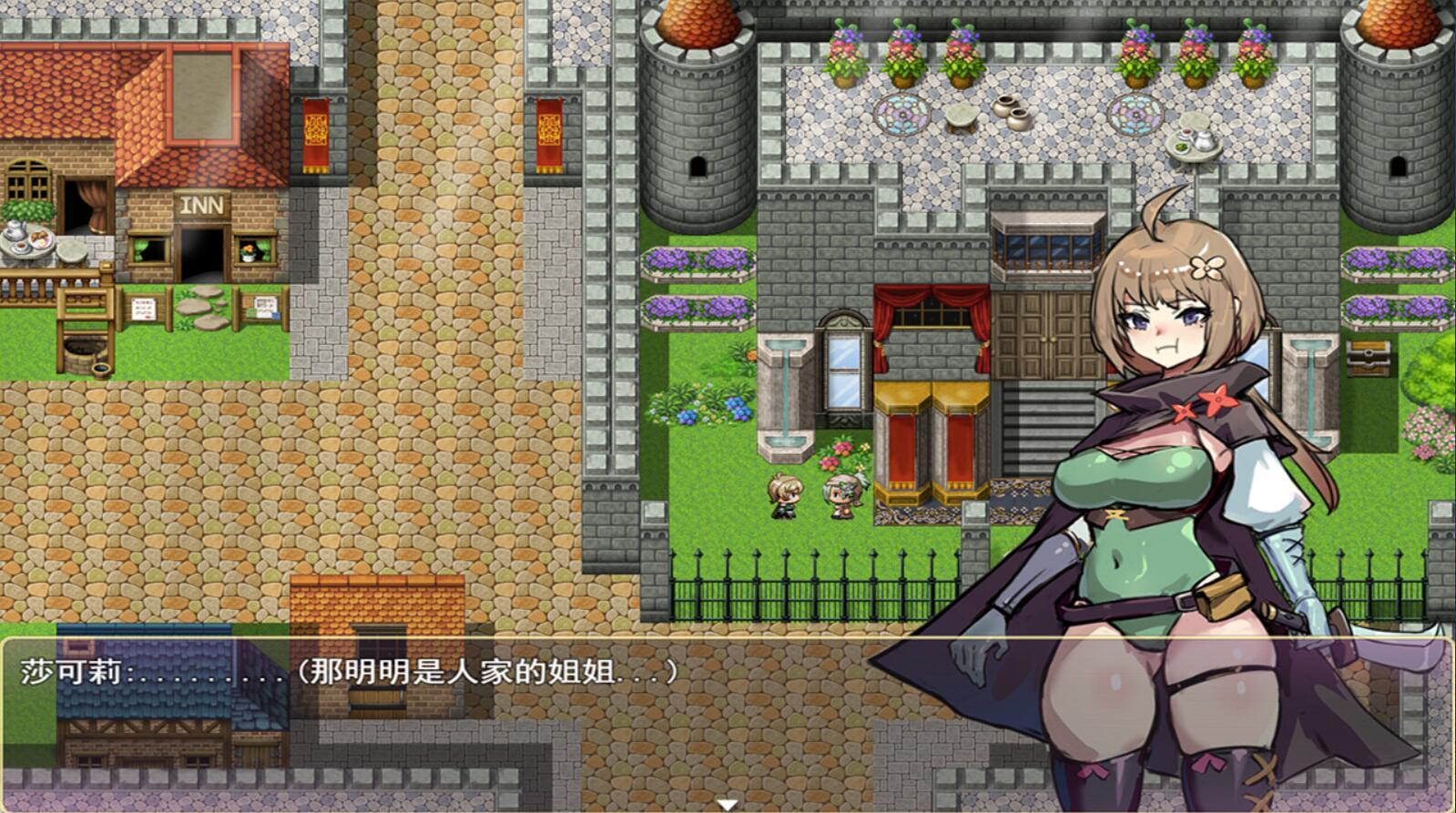Select the green-haired NPC near the golden thrones
Viewport: 1456px width, 813px height.
842,494
